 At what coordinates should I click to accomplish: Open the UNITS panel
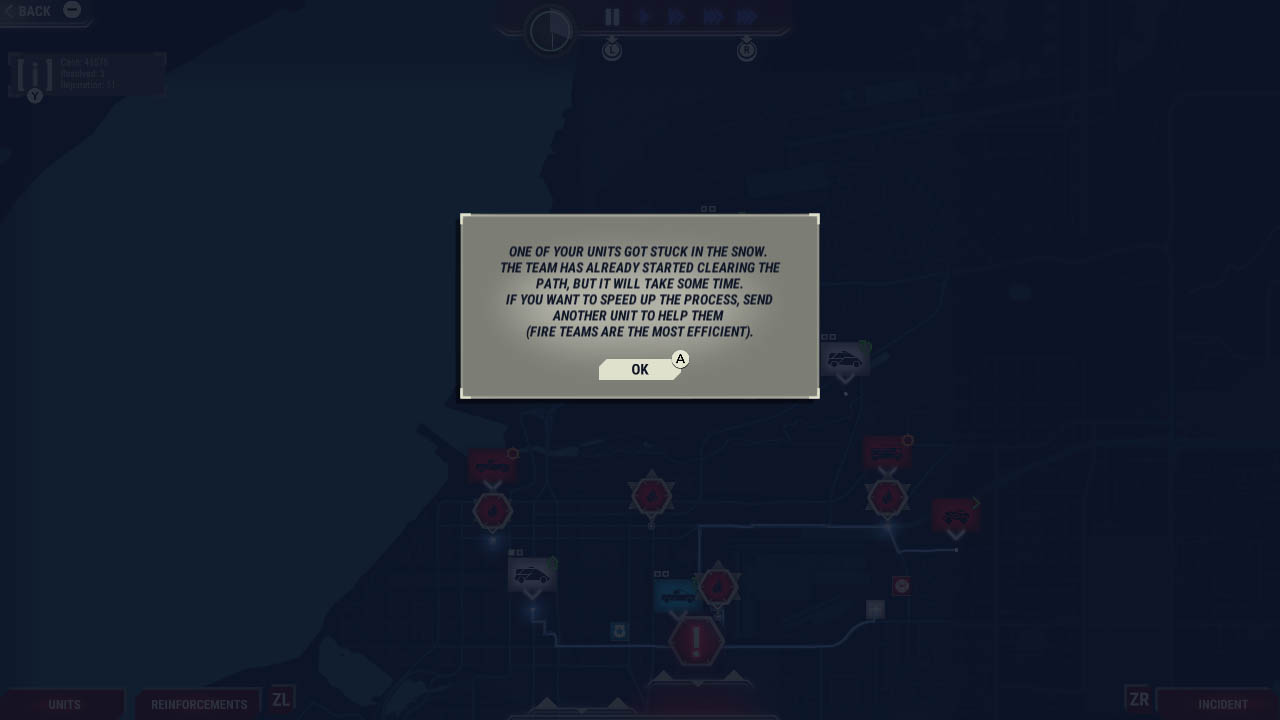click(x=64, y=703)
